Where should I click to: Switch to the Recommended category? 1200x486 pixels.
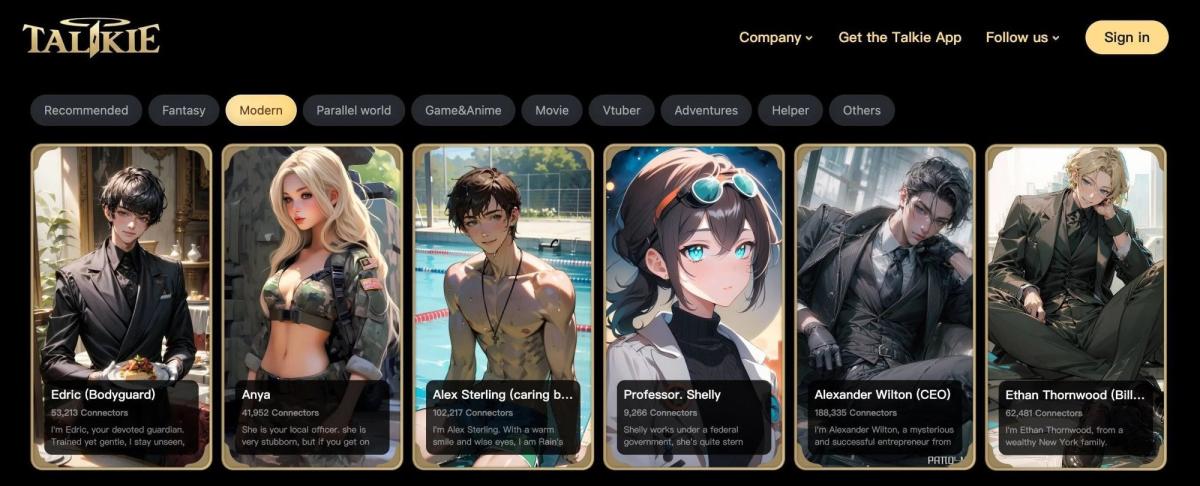pos(86,110)
